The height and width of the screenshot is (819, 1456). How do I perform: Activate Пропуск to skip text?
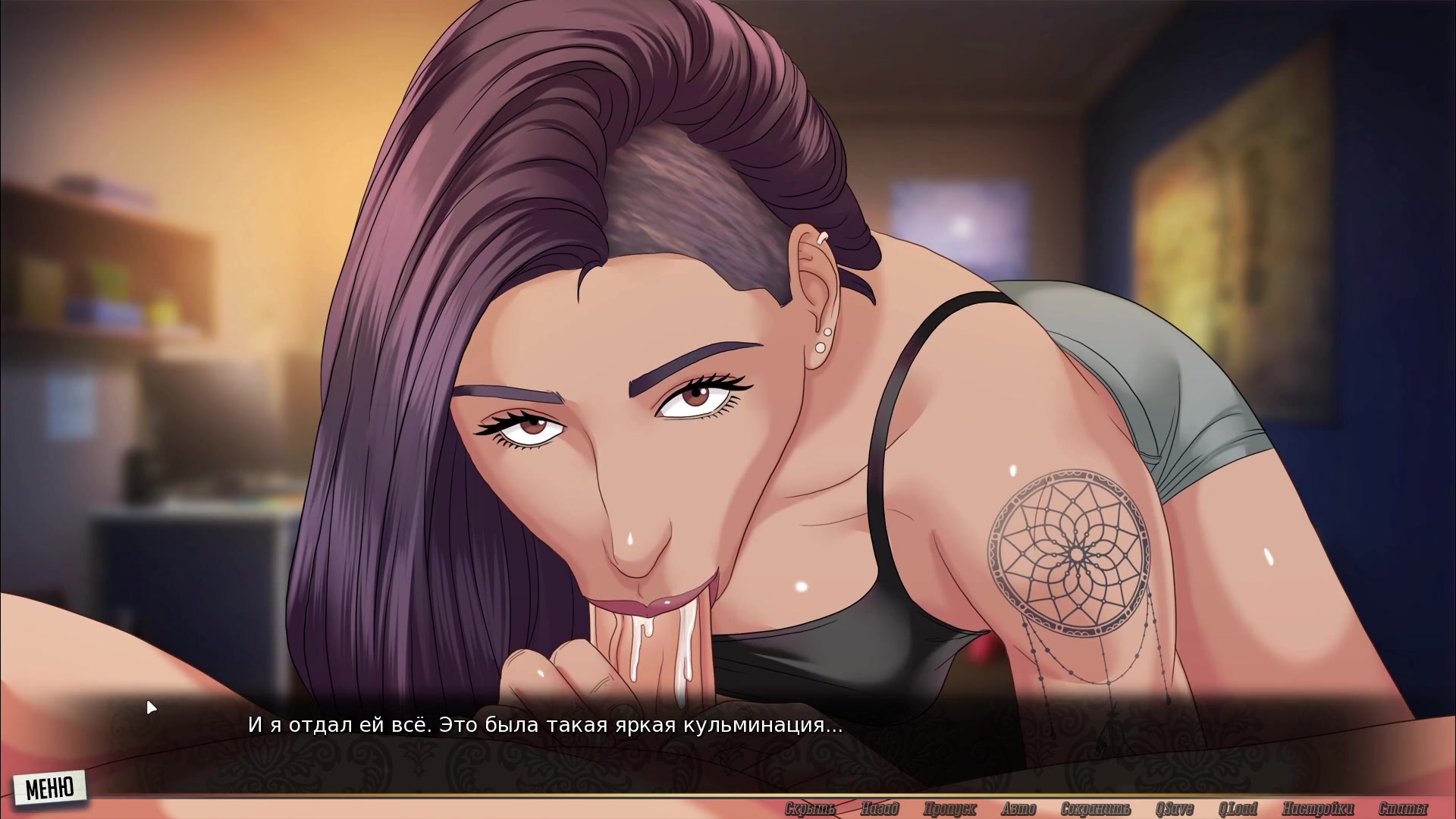pos(949,809)
